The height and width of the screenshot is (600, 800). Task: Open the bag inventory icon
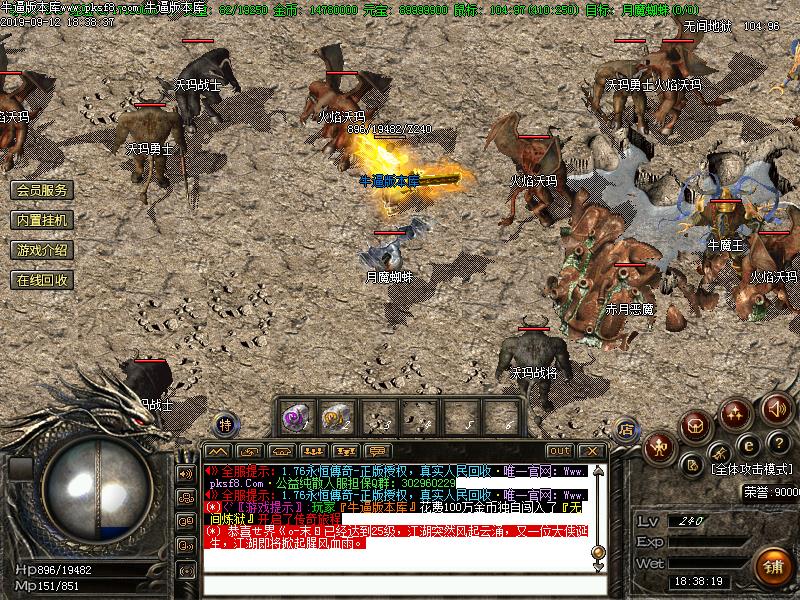[x=697, y=426]
